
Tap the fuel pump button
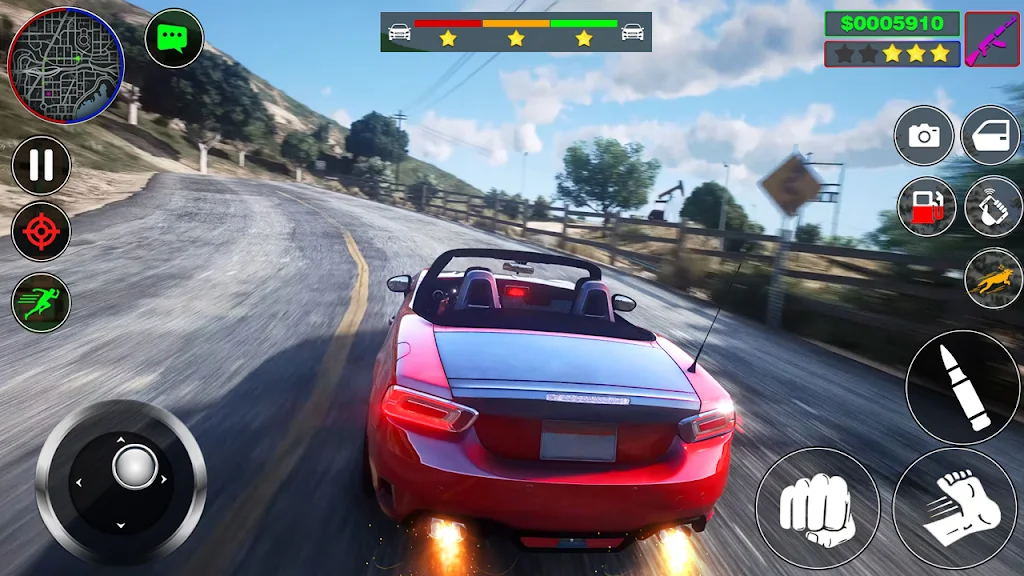click(927, 207)
